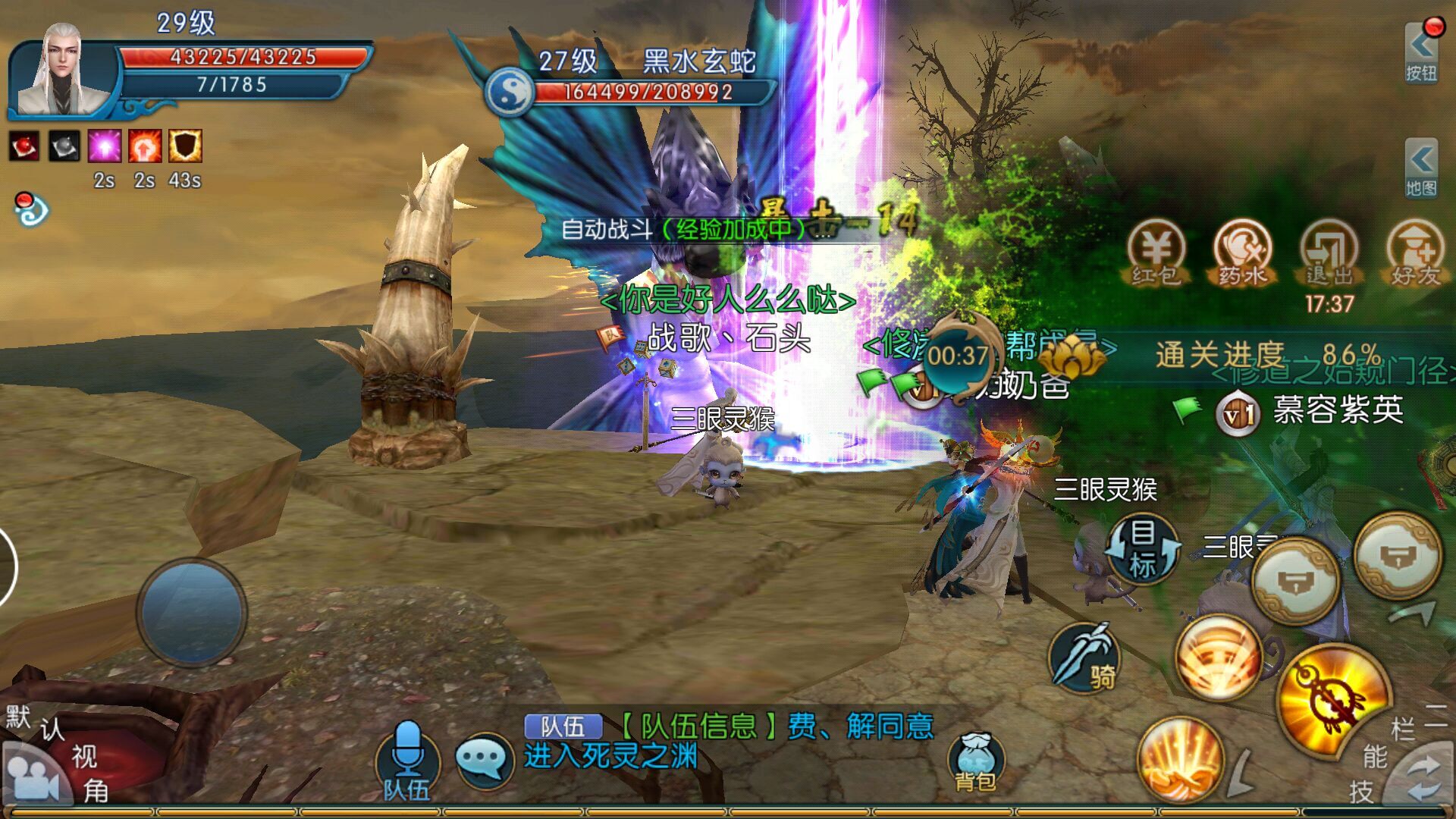1456x819 pixels.
Task: Open the 好友 friends list
Action: click(1414, 254)
